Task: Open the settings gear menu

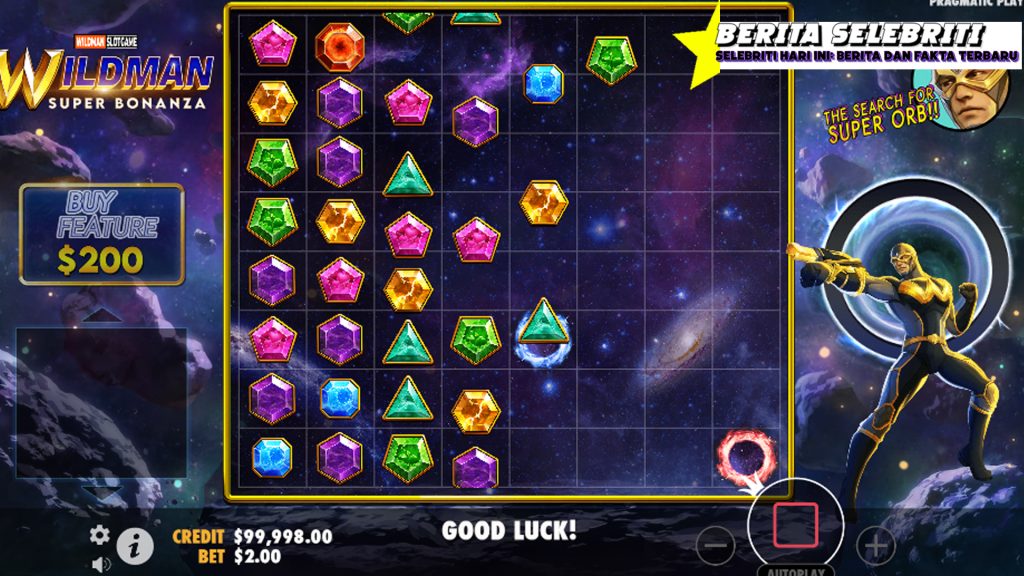Action: (x=100, y=535)
